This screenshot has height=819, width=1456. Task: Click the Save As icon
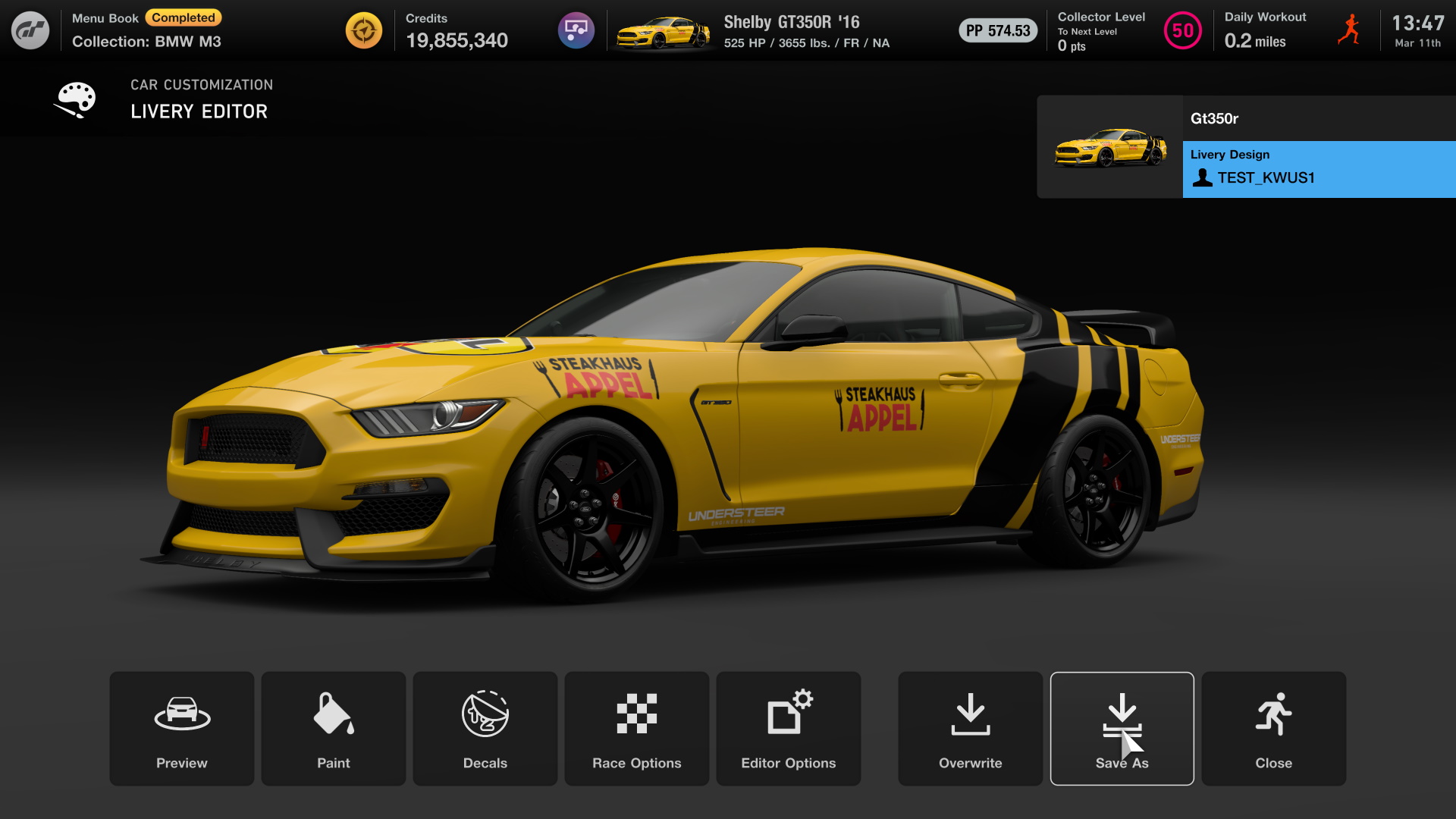pos(1122,713)
